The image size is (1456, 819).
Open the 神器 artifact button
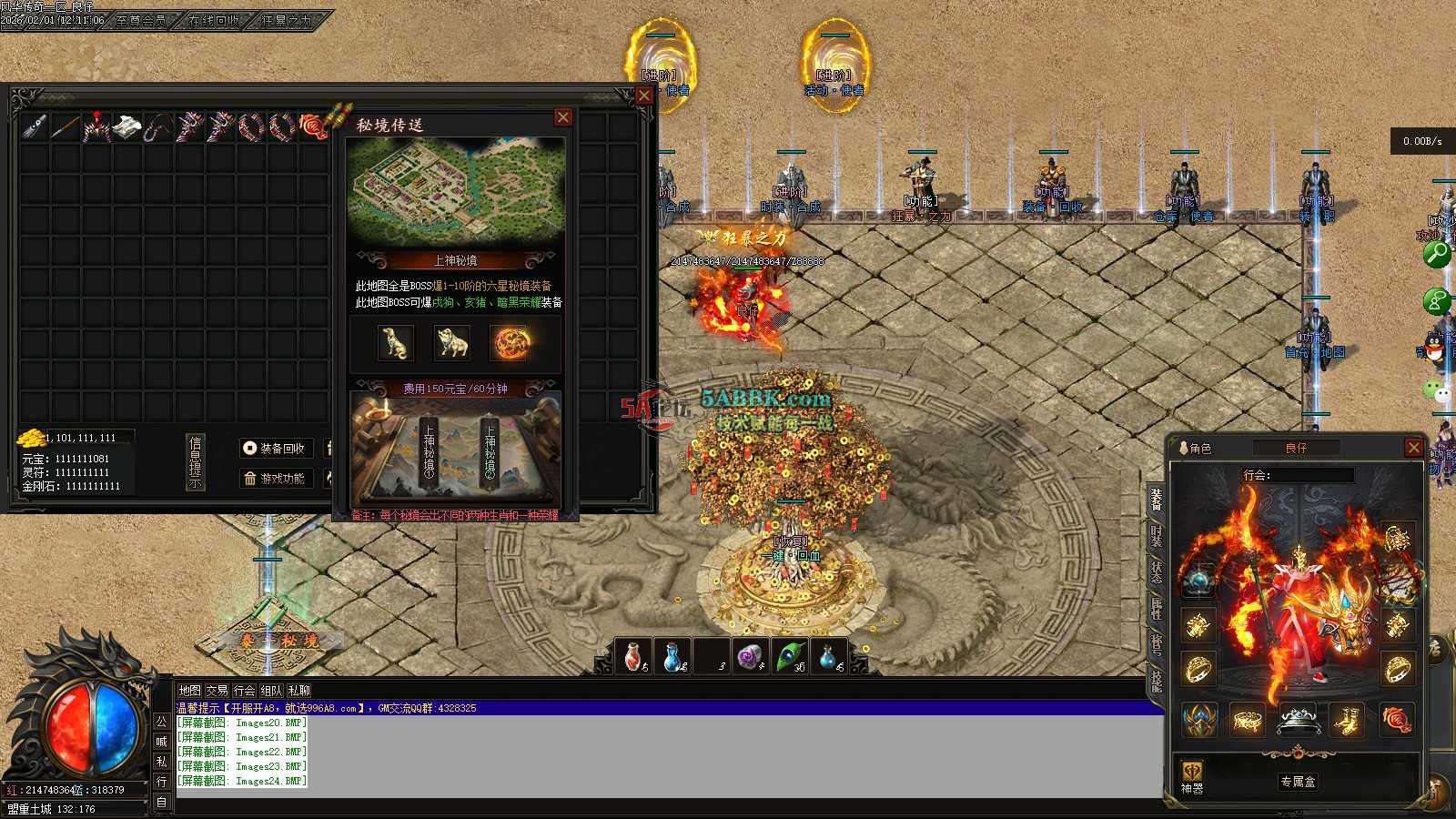(1192, 778)
